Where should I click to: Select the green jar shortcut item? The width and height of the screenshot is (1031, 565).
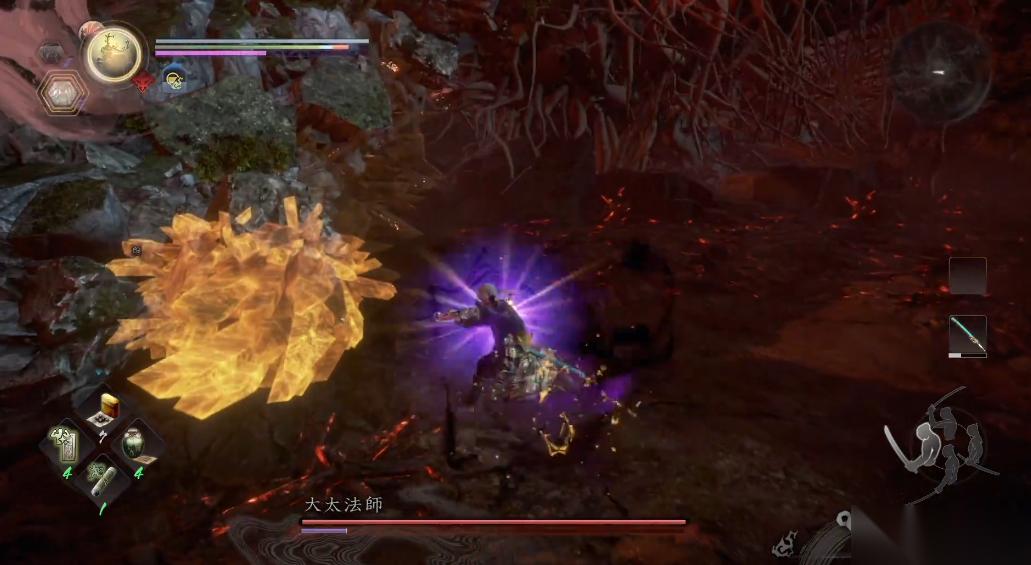133,442
